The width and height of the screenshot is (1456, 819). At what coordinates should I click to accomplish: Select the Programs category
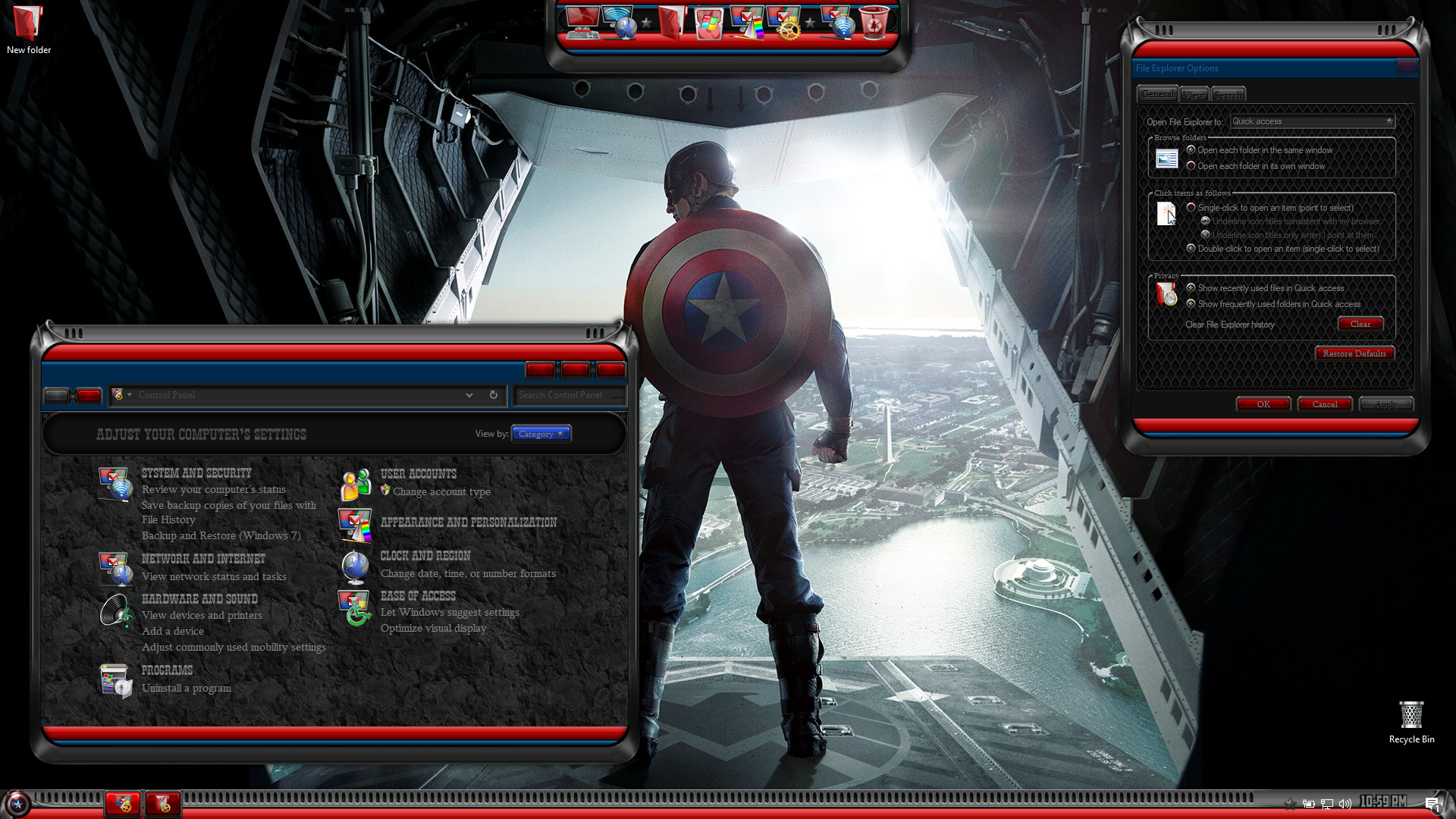click(167, 670)
